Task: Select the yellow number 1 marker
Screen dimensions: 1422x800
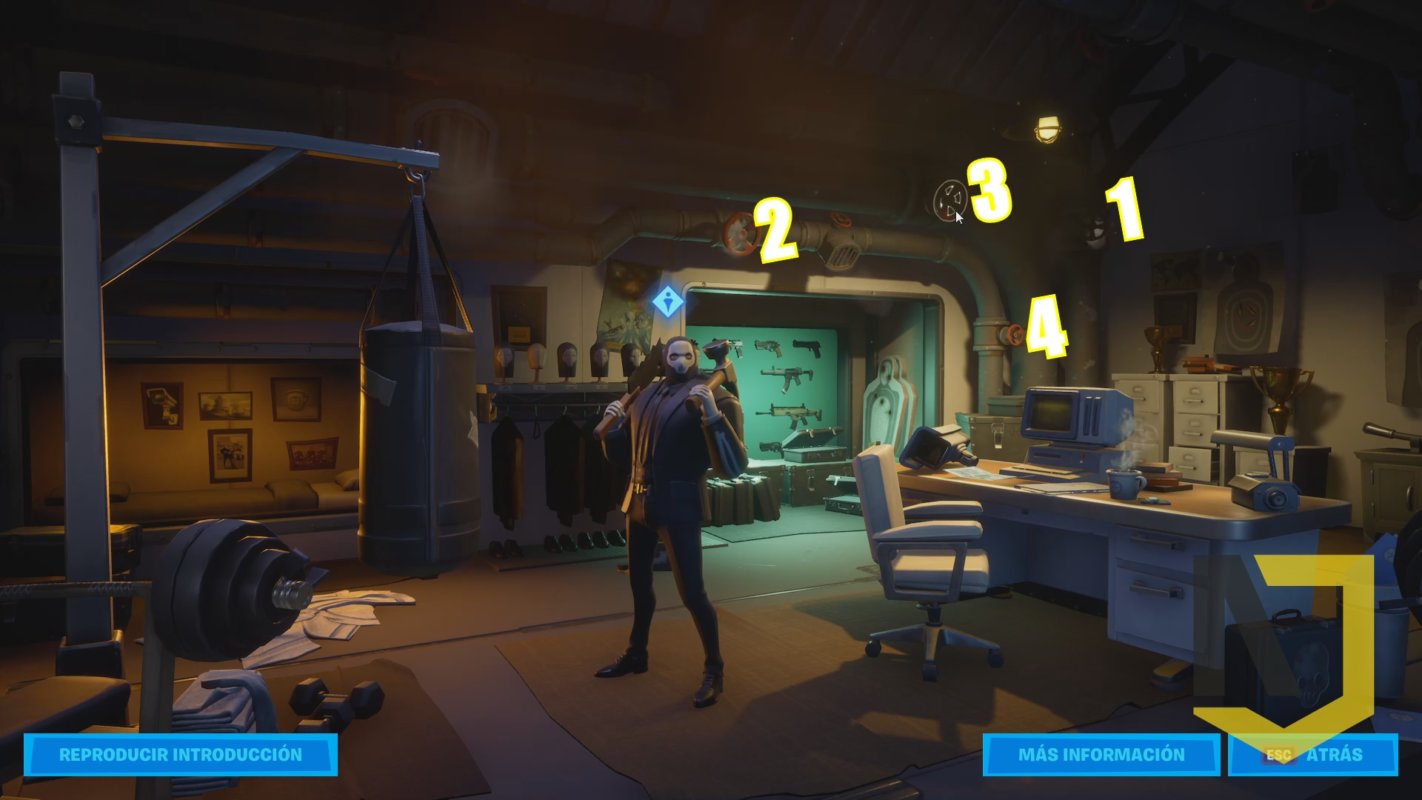Action: tap(1122, 210)
